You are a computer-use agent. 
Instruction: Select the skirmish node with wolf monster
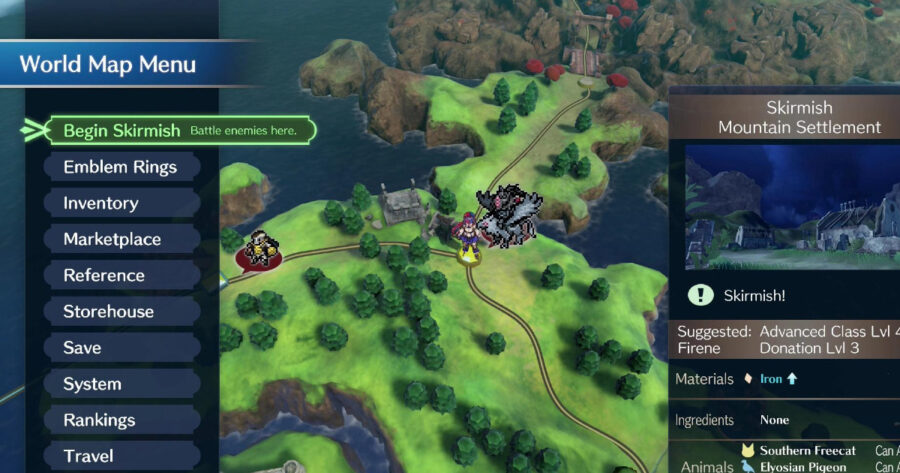509,215
